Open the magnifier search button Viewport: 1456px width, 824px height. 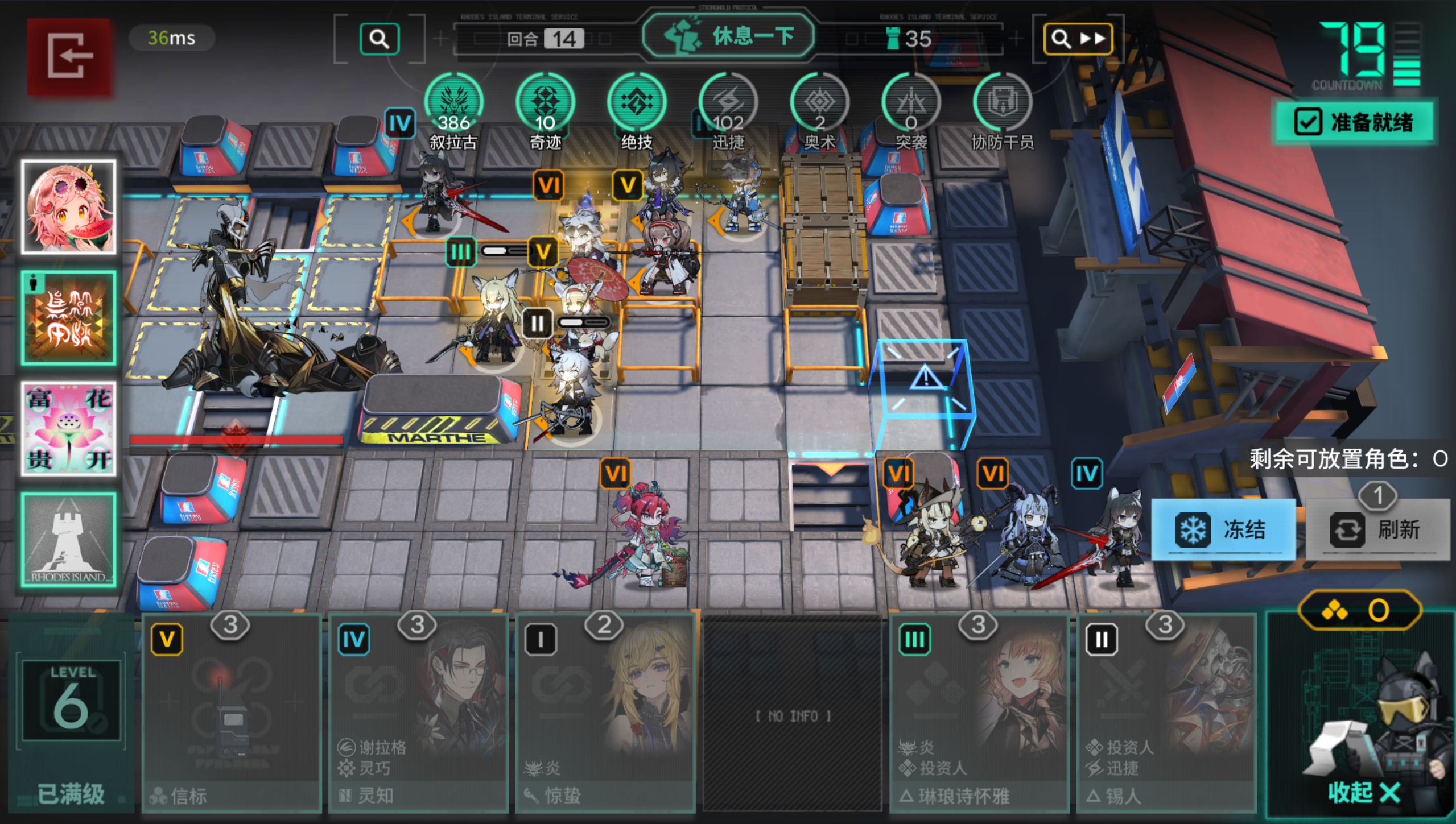[x=379, y=39]
